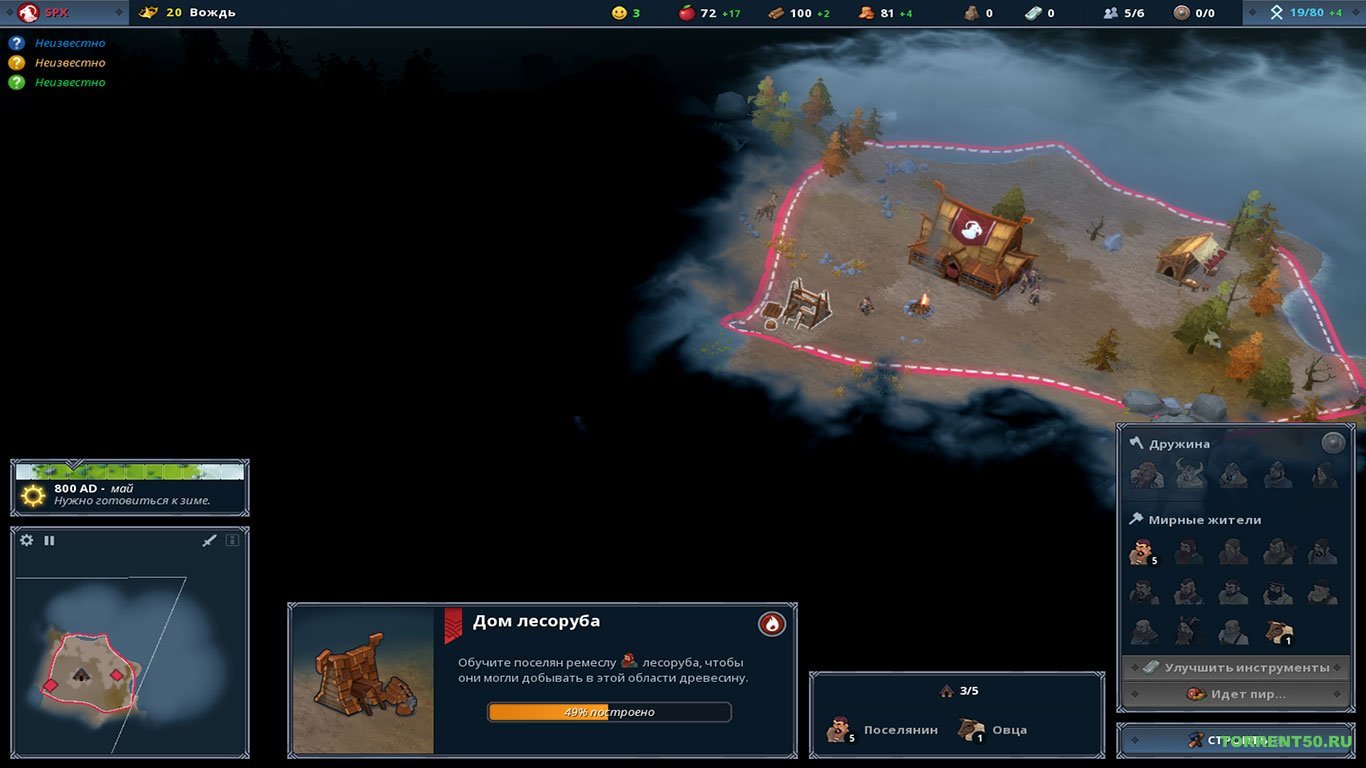Screen dimensions: 1366x768
Task: Toggle pause with the pause button
Action: point(49,540)
